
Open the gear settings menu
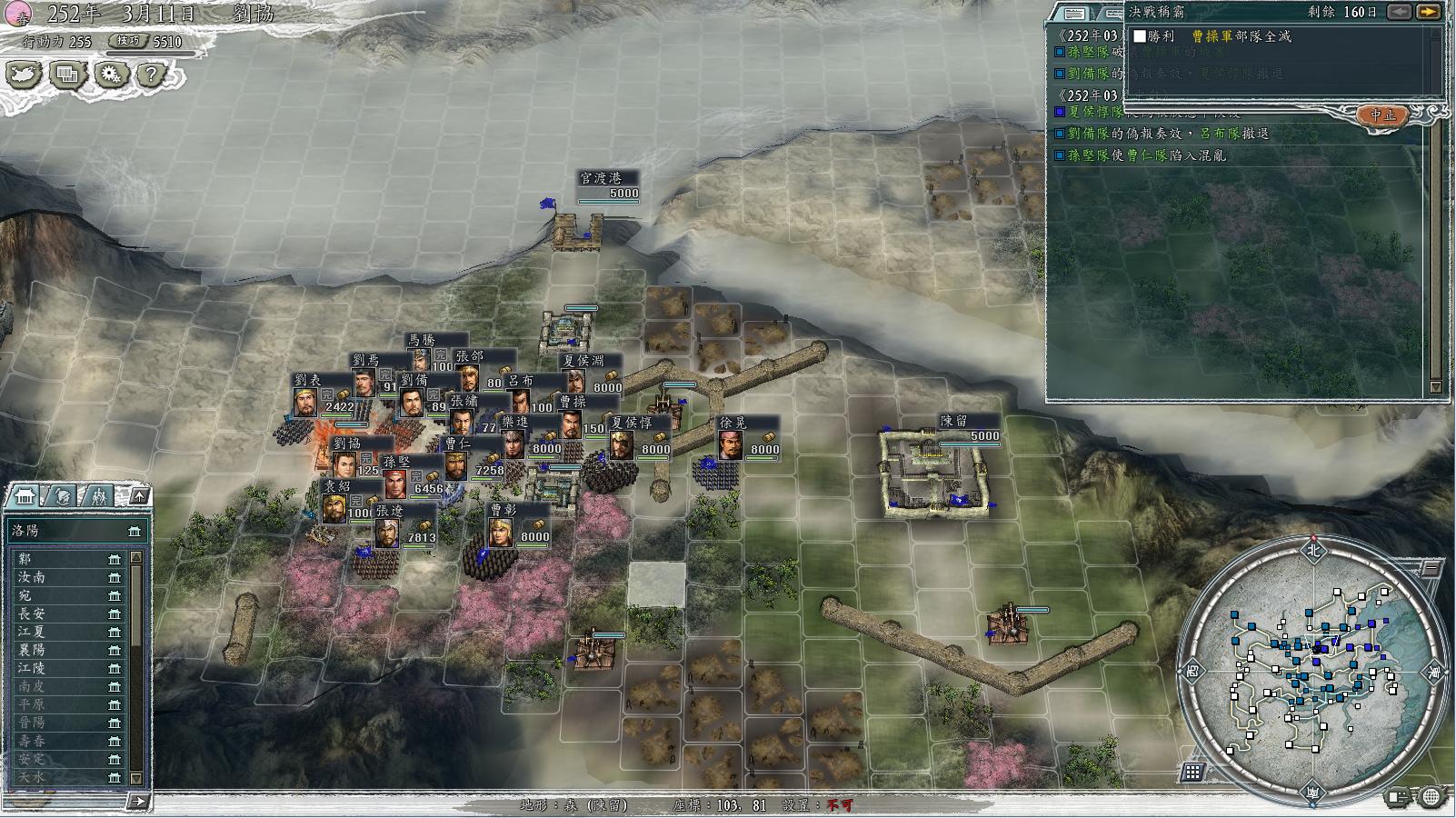[111, 75]
